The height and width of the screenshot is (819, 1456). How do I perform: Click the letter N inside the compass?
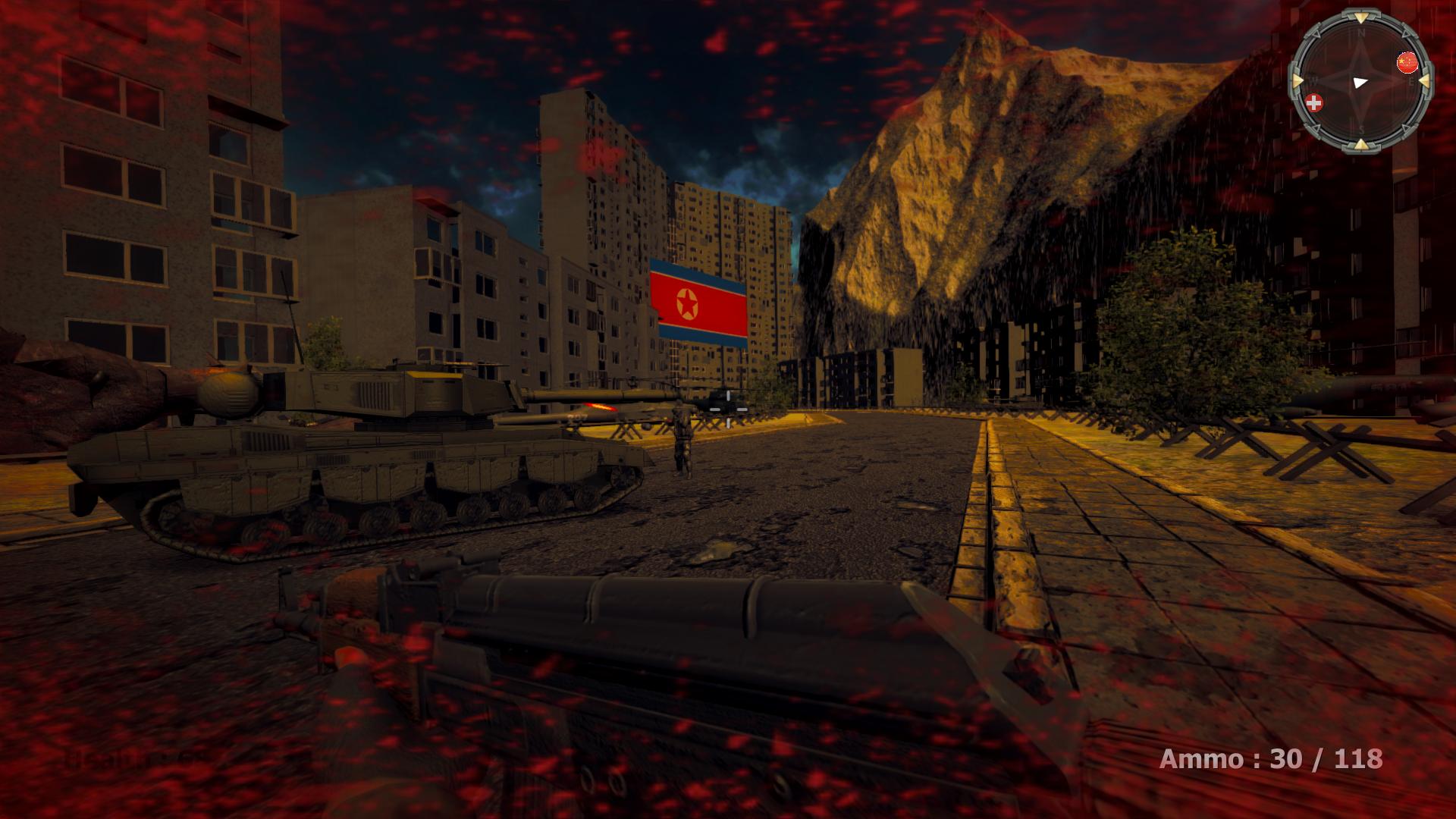[x=1361, y=33]
